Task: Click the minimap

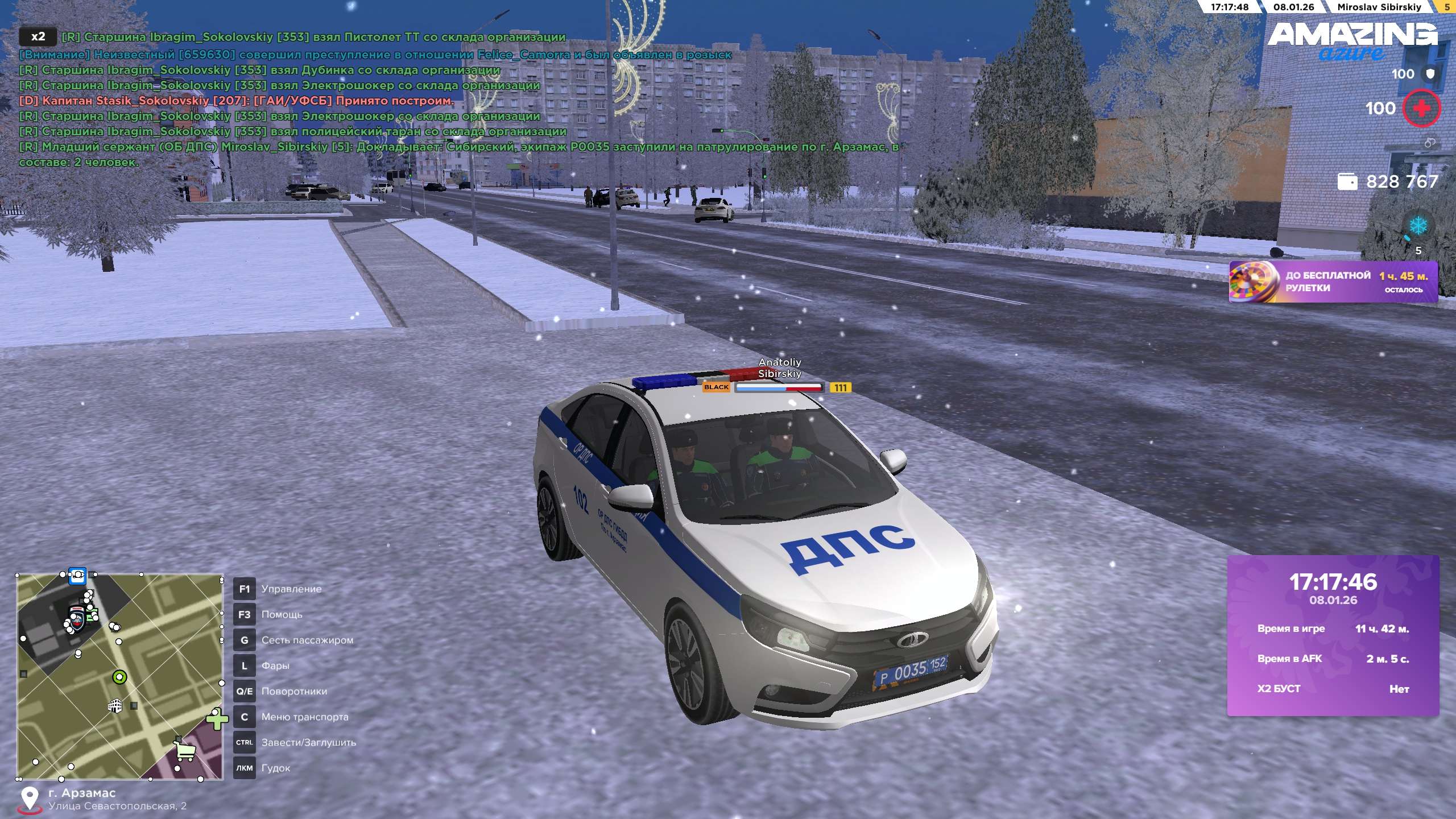Action: pyautogui.click(x=119, y=676)
